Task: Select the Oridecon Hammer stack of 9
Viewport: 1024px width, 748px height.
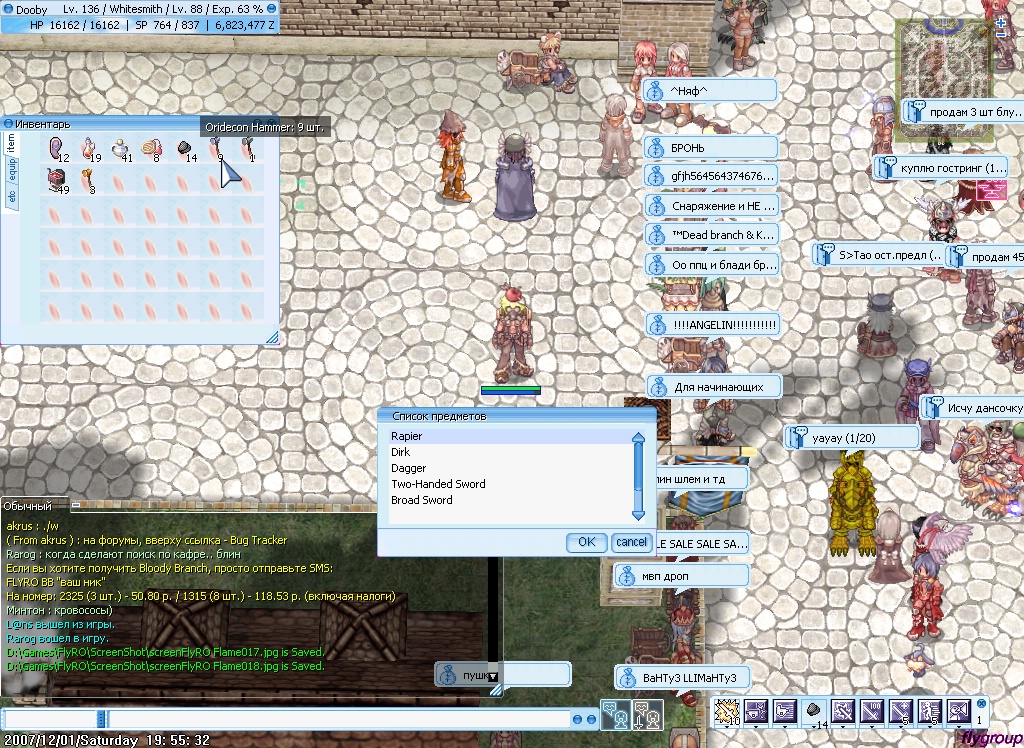Action: [x=216, y=150]
